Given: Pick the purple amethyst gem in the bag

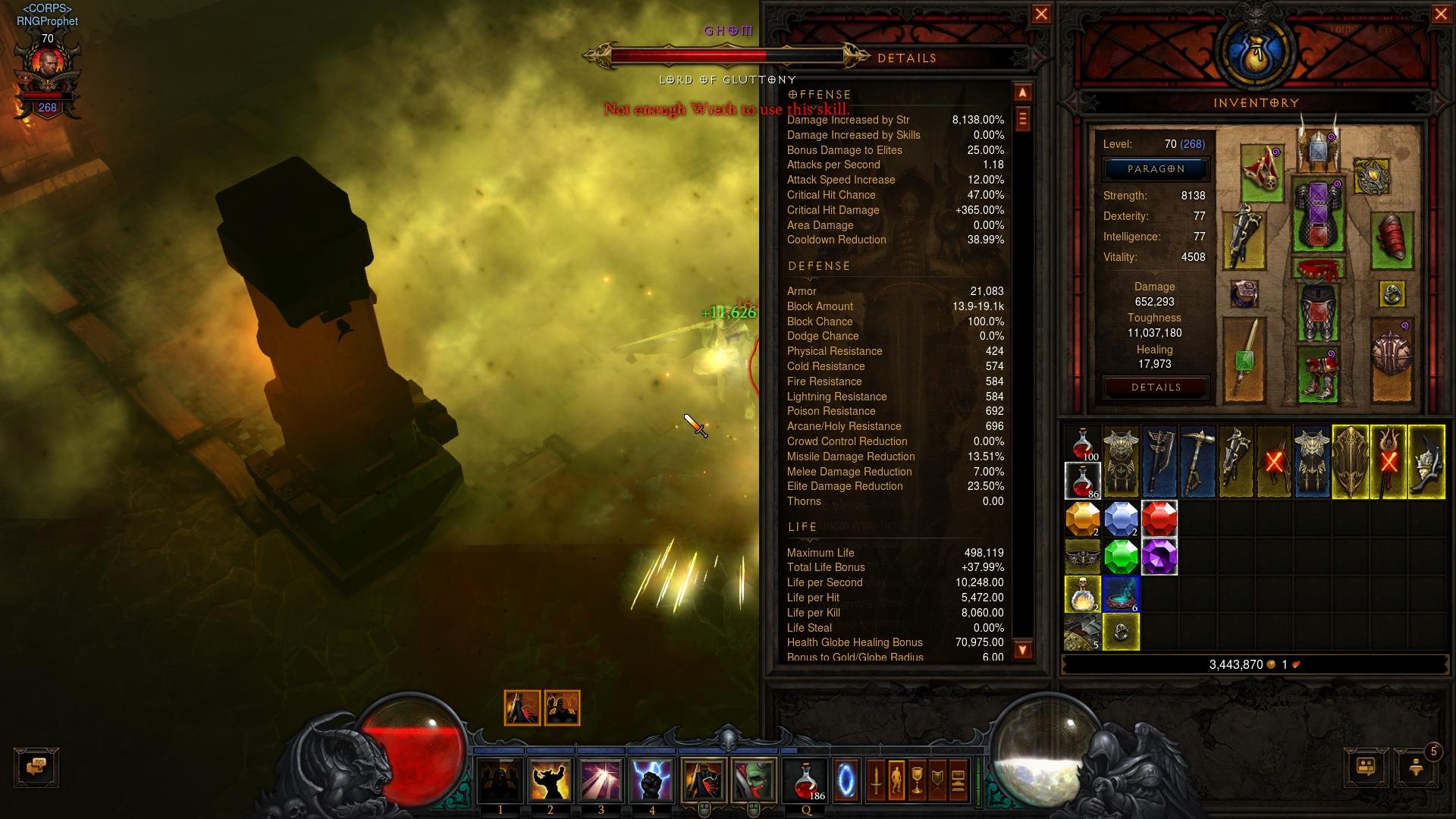Looking at the screenshot, I should [1159, 557].
